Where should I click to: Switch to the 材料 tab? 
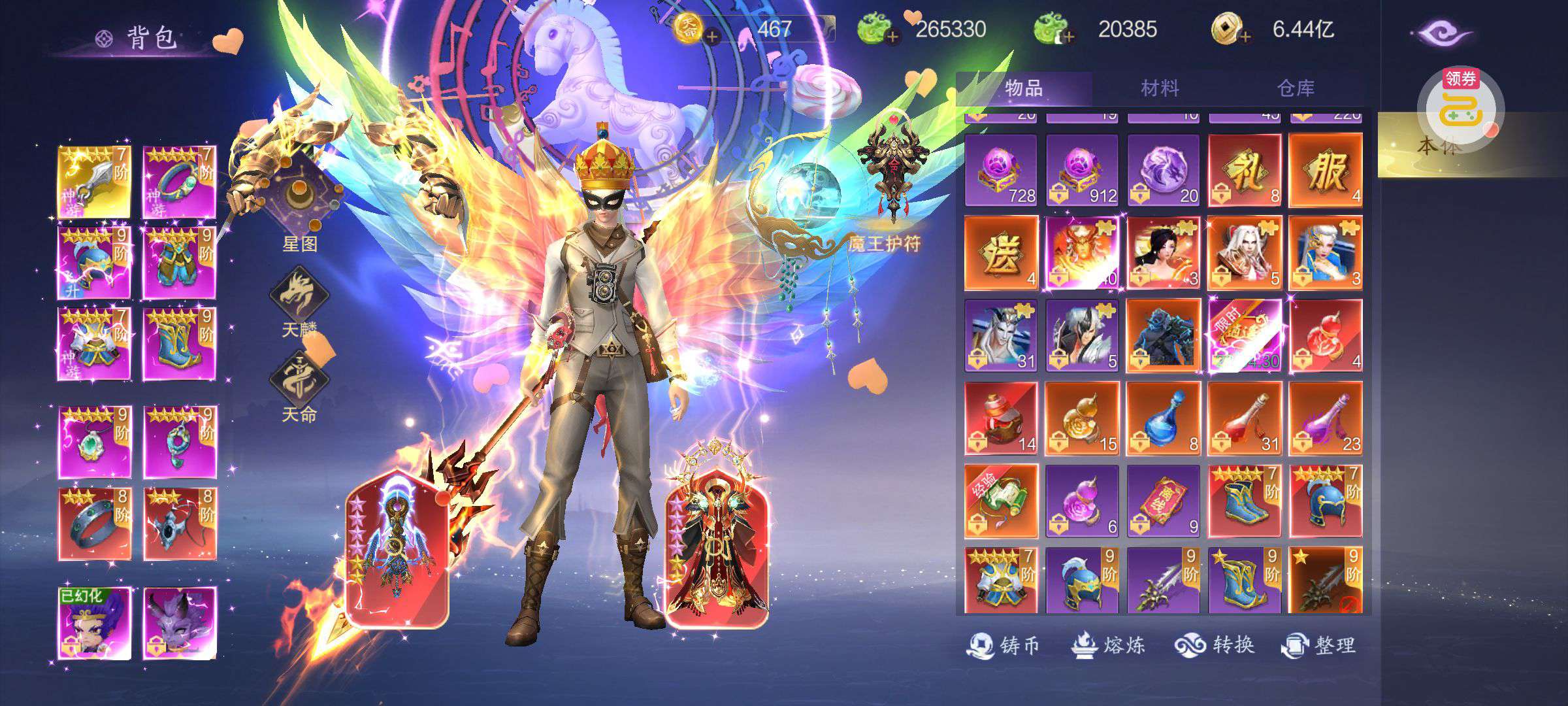pos(1160,88)
